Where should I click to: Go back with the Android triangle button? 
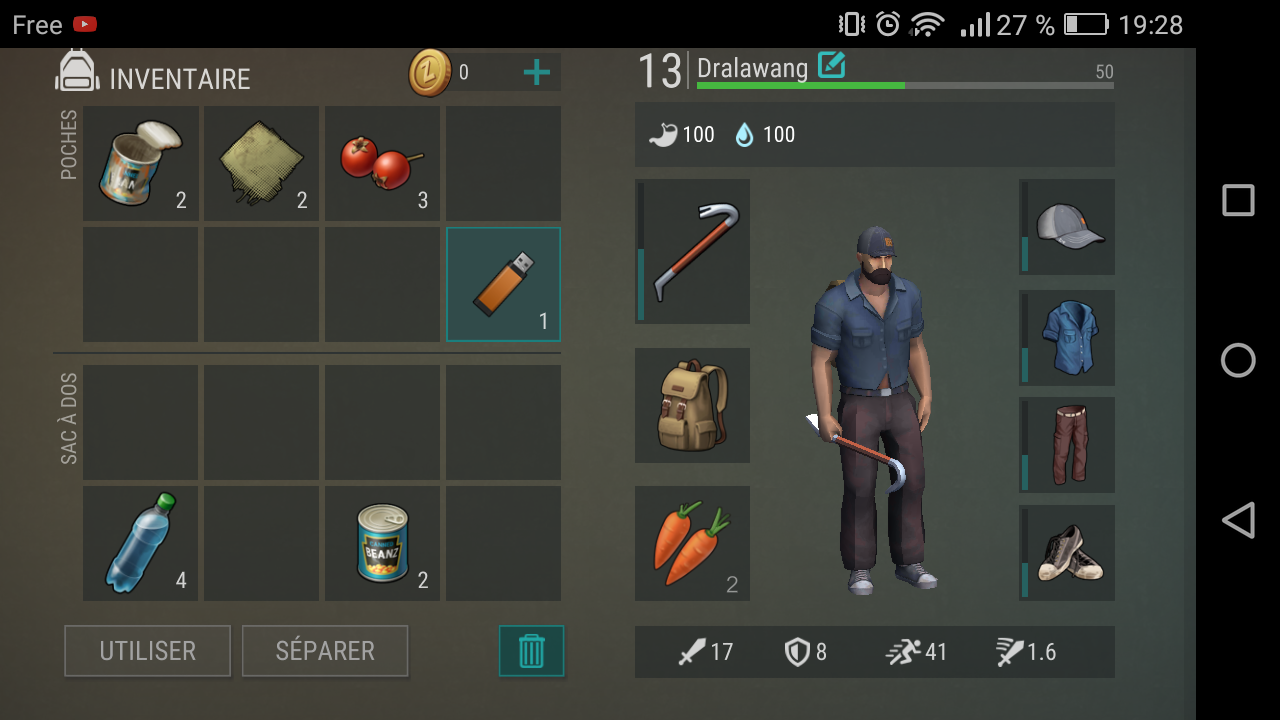(1238, 520)
